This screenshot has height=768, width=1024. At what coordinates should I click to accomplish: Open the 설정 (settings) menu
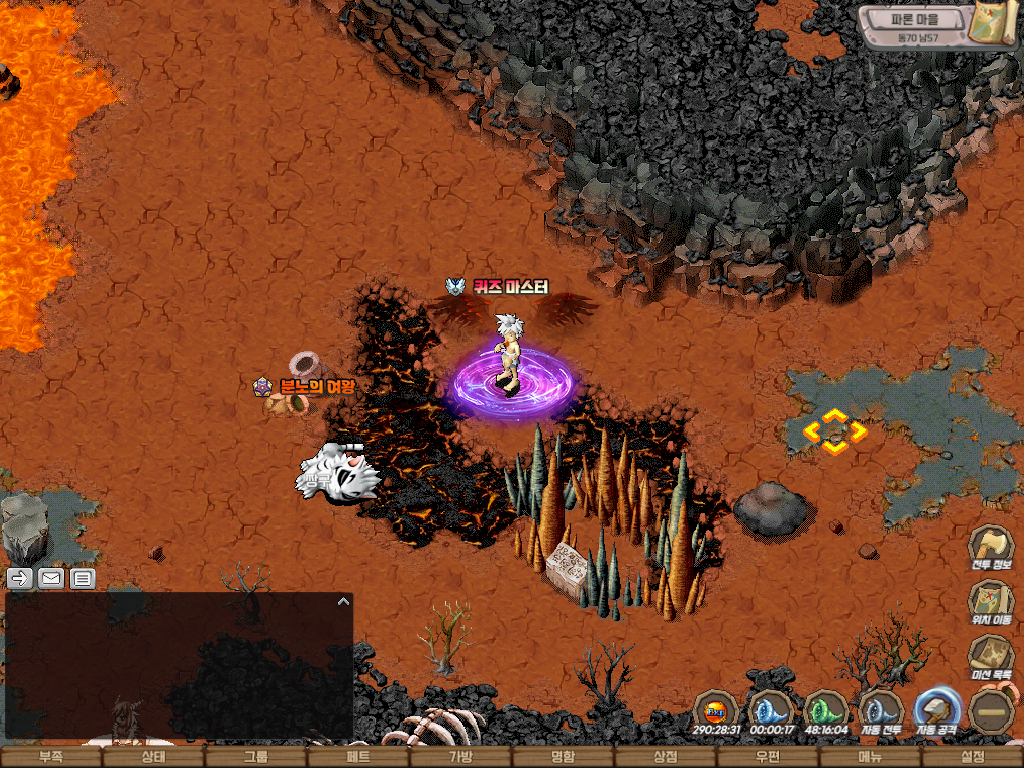tap(972, 757)
